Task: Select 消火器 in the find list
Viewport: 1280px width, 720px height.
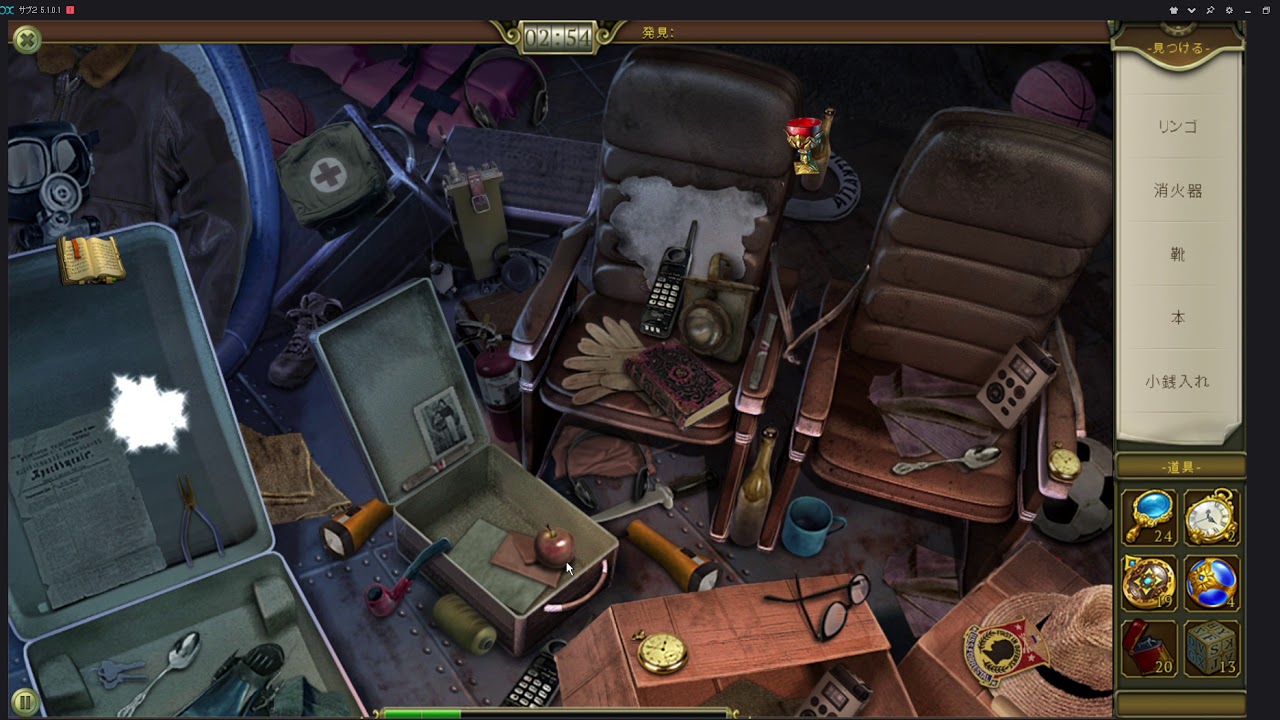Action: click(x=1178, y=190)
